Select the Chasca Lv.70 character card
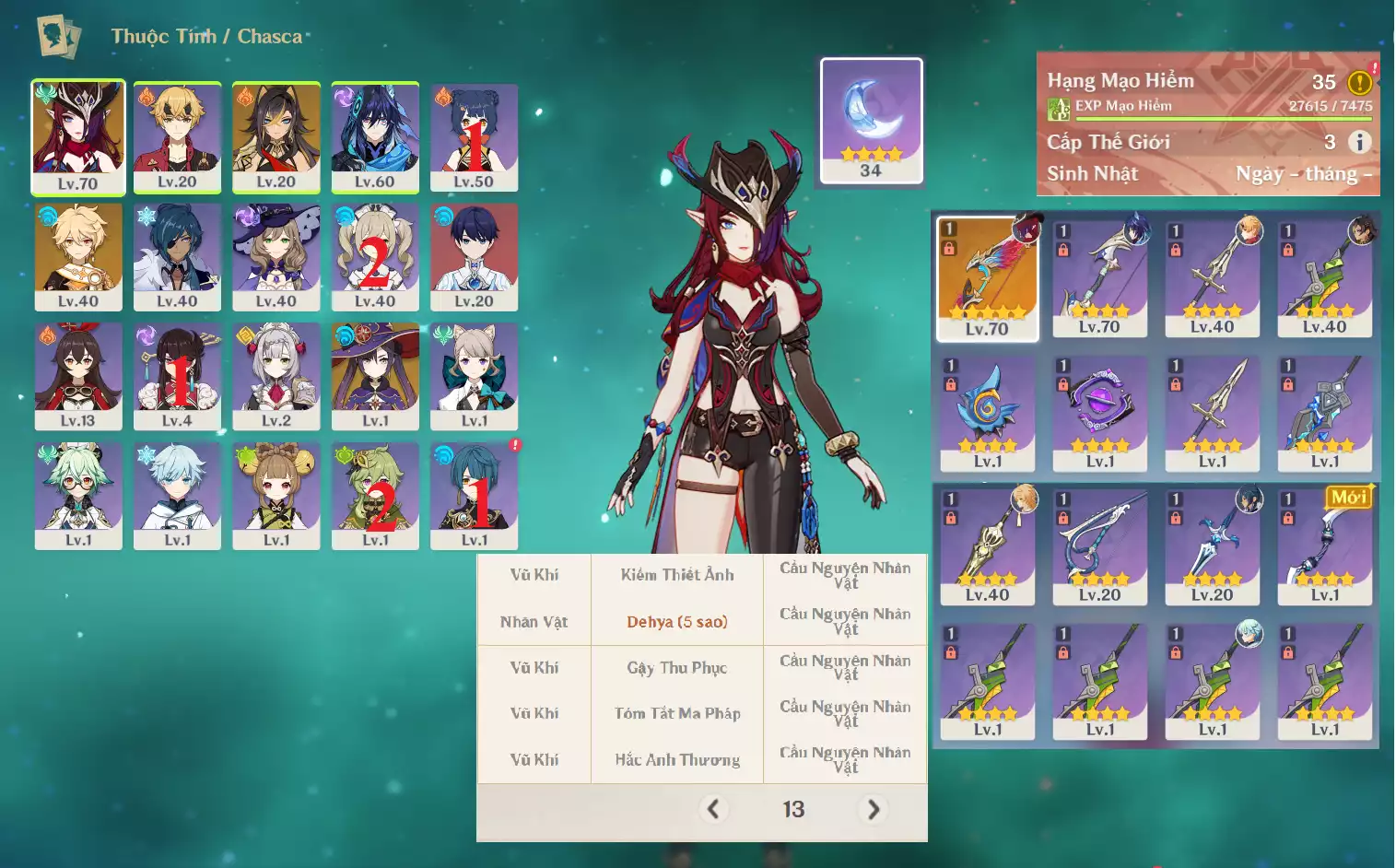 click(78, 136)
